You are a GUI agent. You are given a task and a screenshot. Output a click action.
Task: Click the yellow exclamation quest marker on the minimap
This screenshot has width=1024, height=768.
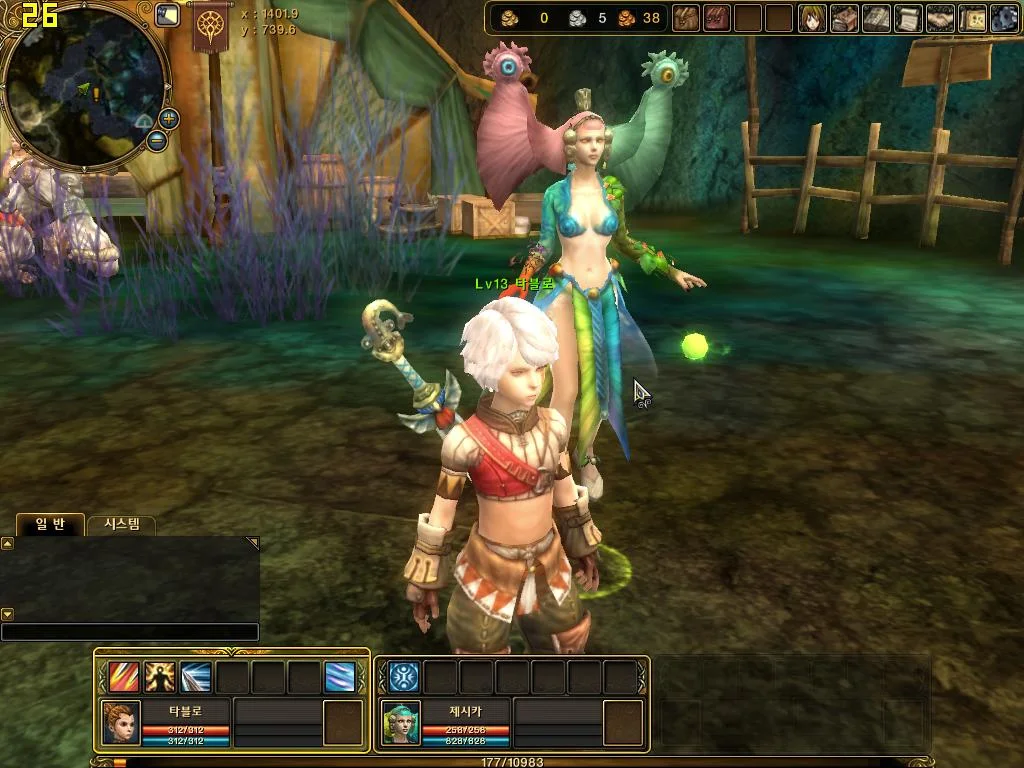(x=96, y=93)
